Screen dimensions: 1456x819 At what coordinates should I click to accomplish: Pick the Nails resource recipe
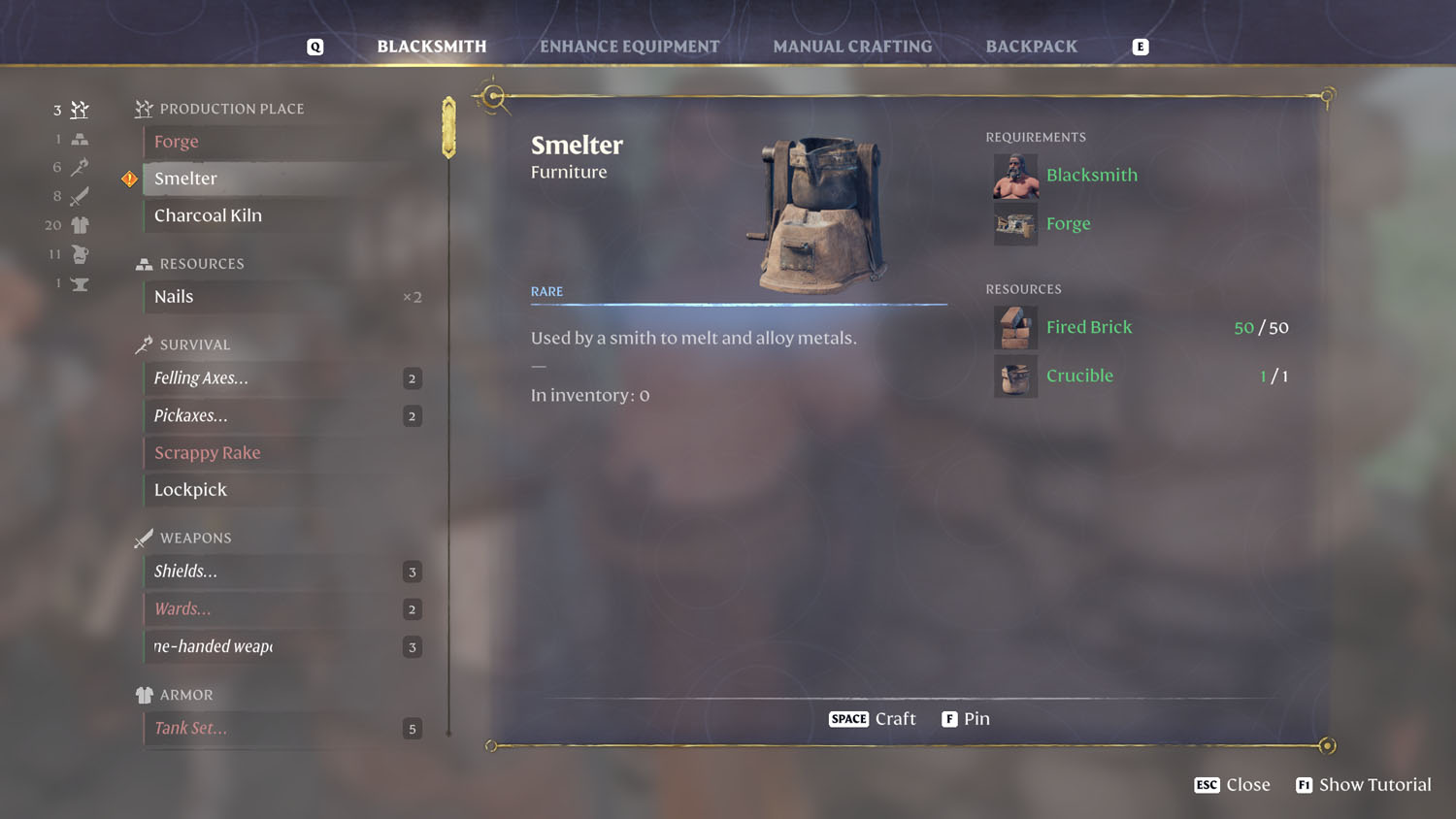tap(175, 297)
